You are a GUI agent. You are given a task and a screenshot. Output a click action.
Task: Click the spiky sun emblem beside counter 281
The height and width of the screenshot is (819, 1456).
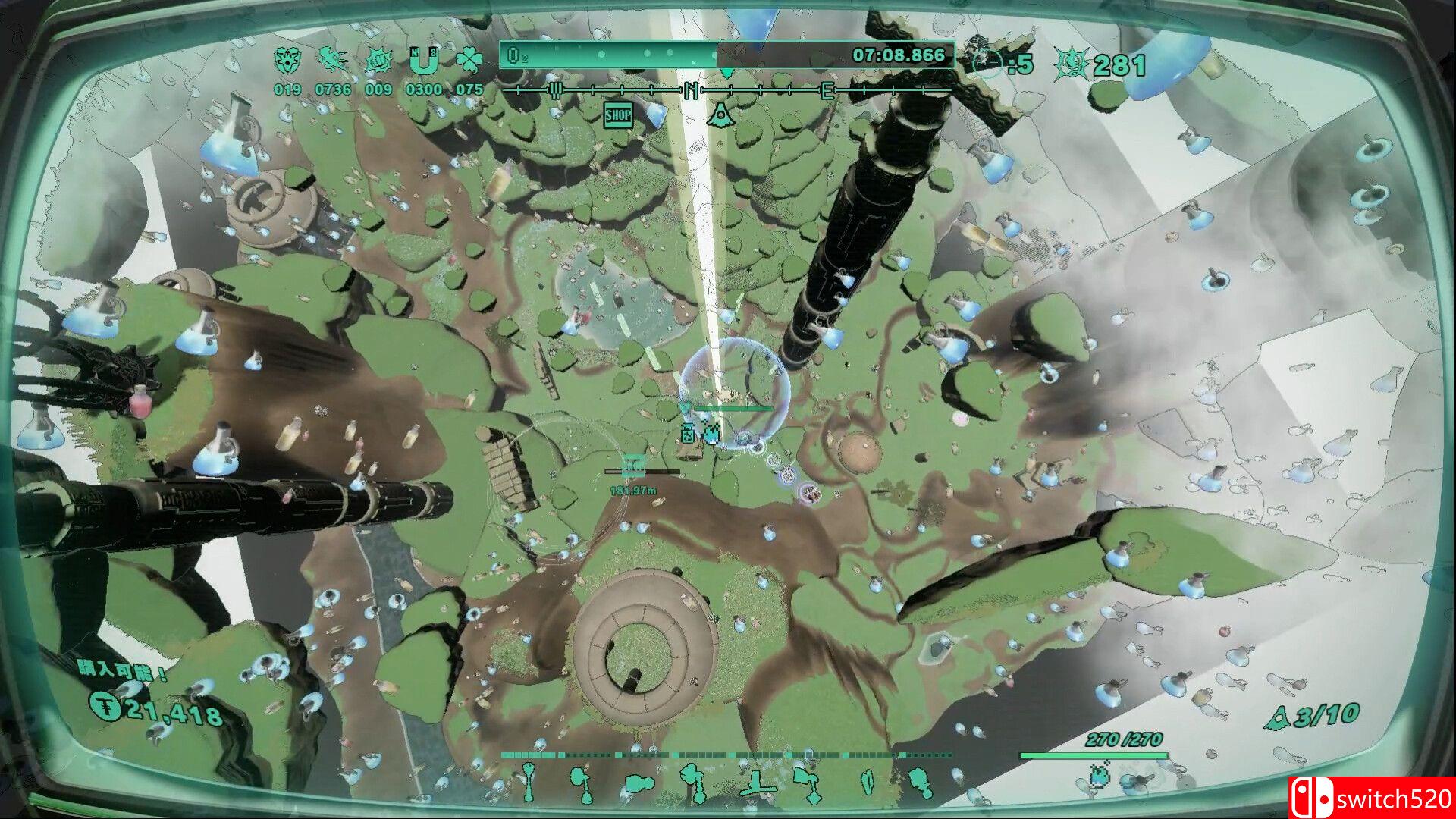pyautogui.click(x=1073, y=62)
